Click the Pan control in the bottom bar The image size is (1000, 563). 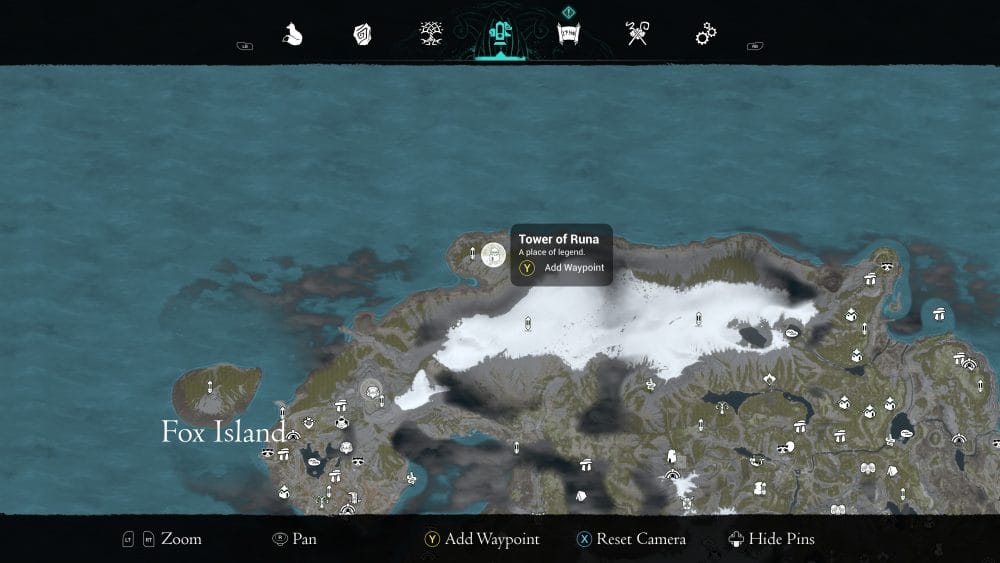pos(295,539)
